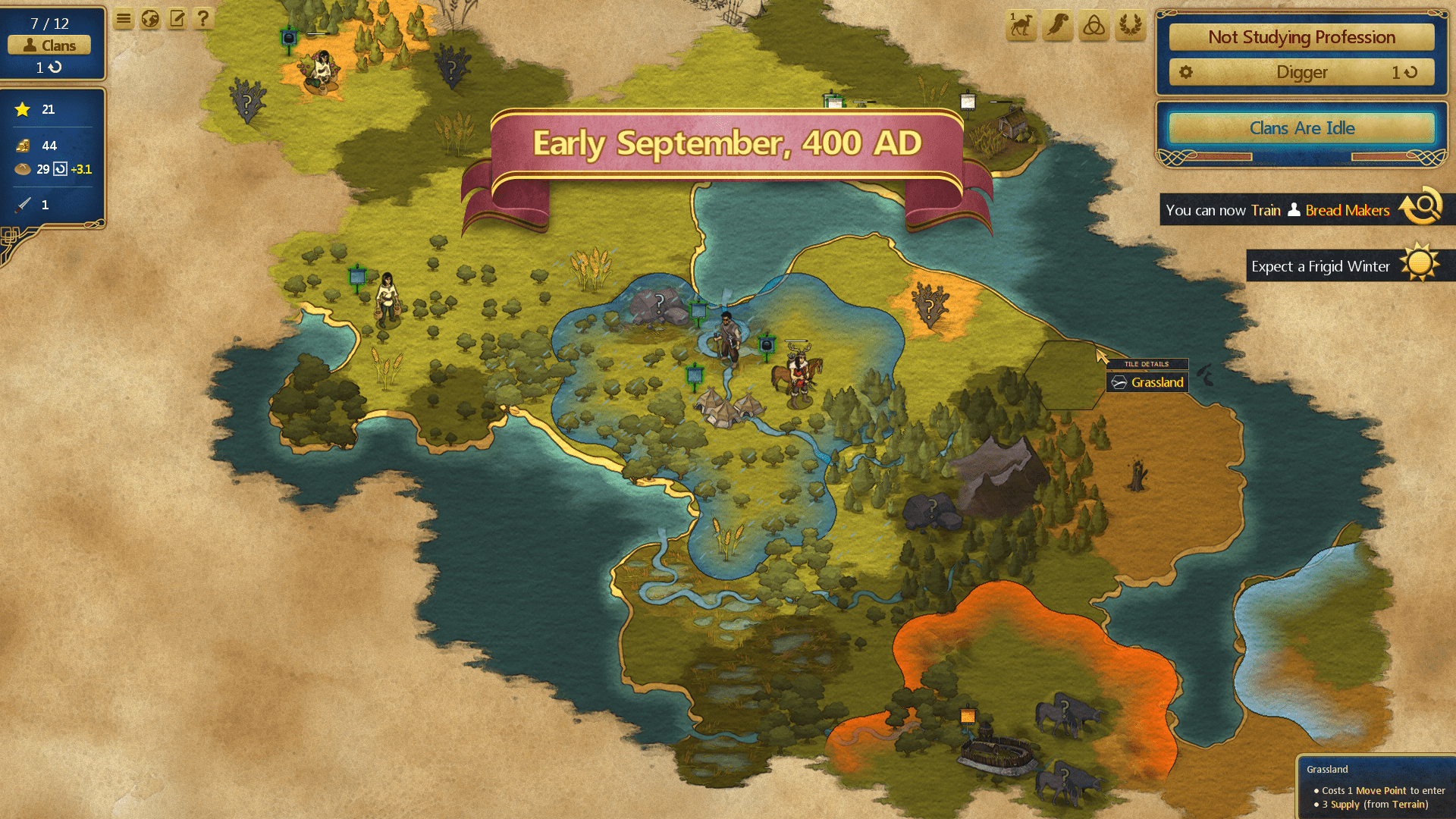Click the Clans Are Idle button

point(1301,128)
